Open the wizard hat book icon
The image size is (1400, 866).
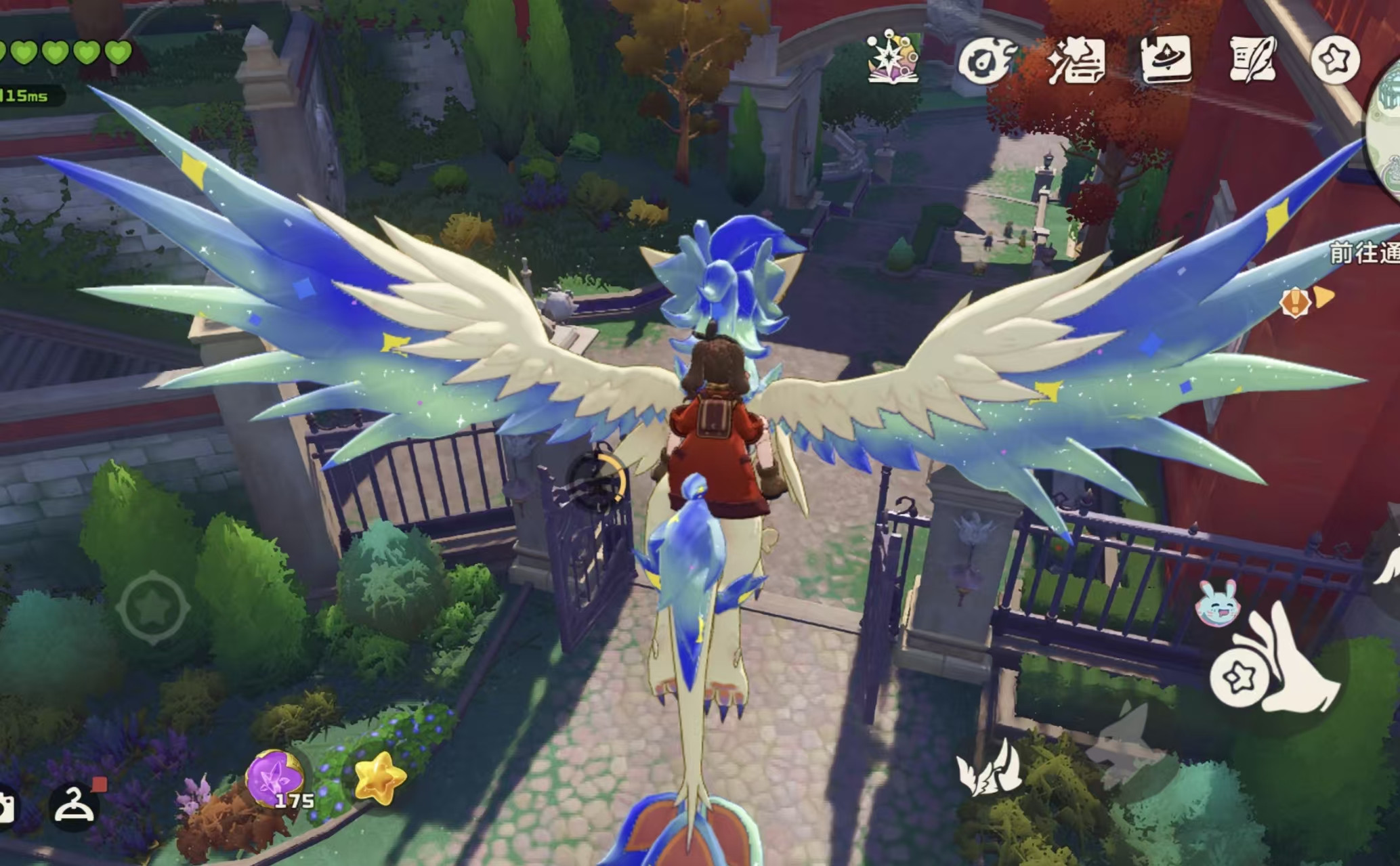click(1166, 60)
